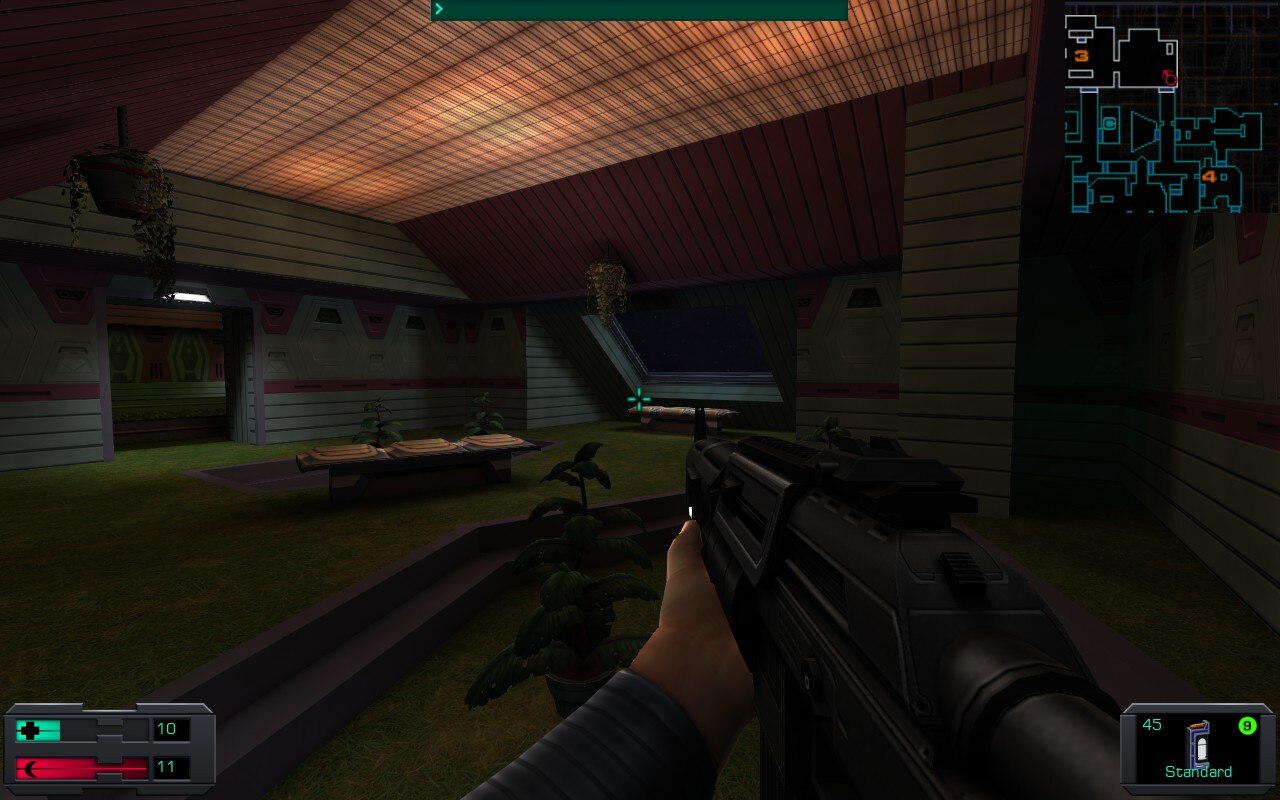Click waypoint marker 4 on the minimap
The image size is (1280, 800).
coord(1209,177)
